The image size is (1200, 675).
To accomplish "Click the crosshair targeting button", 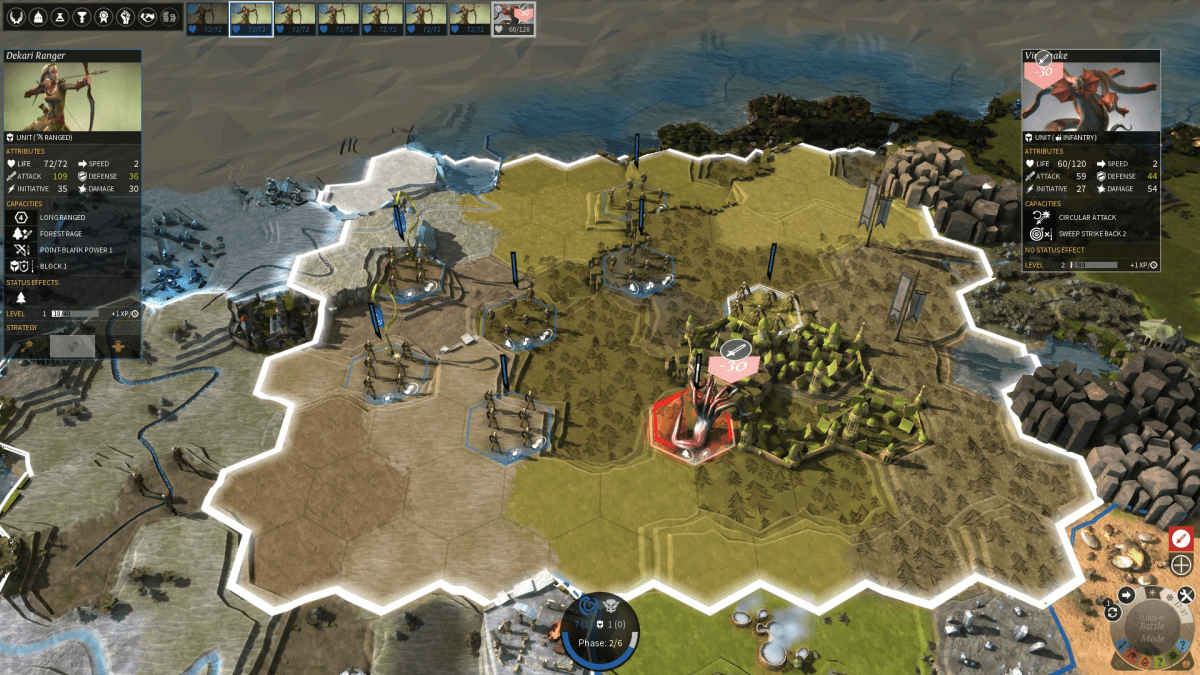I will pos(1181,564).
